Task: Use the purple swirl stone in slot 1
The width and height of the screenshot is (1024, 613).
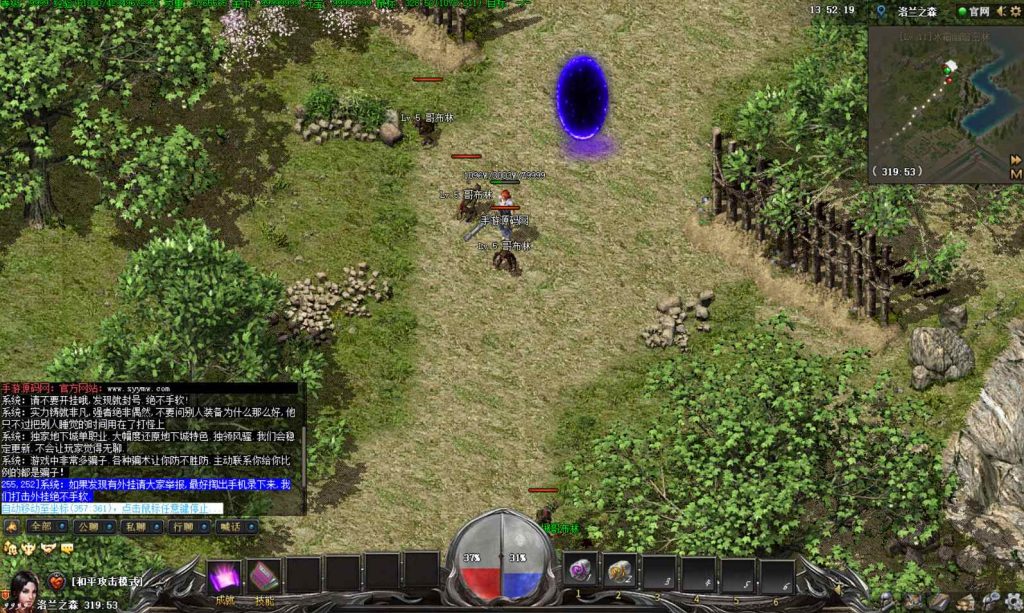Action: pos(580,571)
